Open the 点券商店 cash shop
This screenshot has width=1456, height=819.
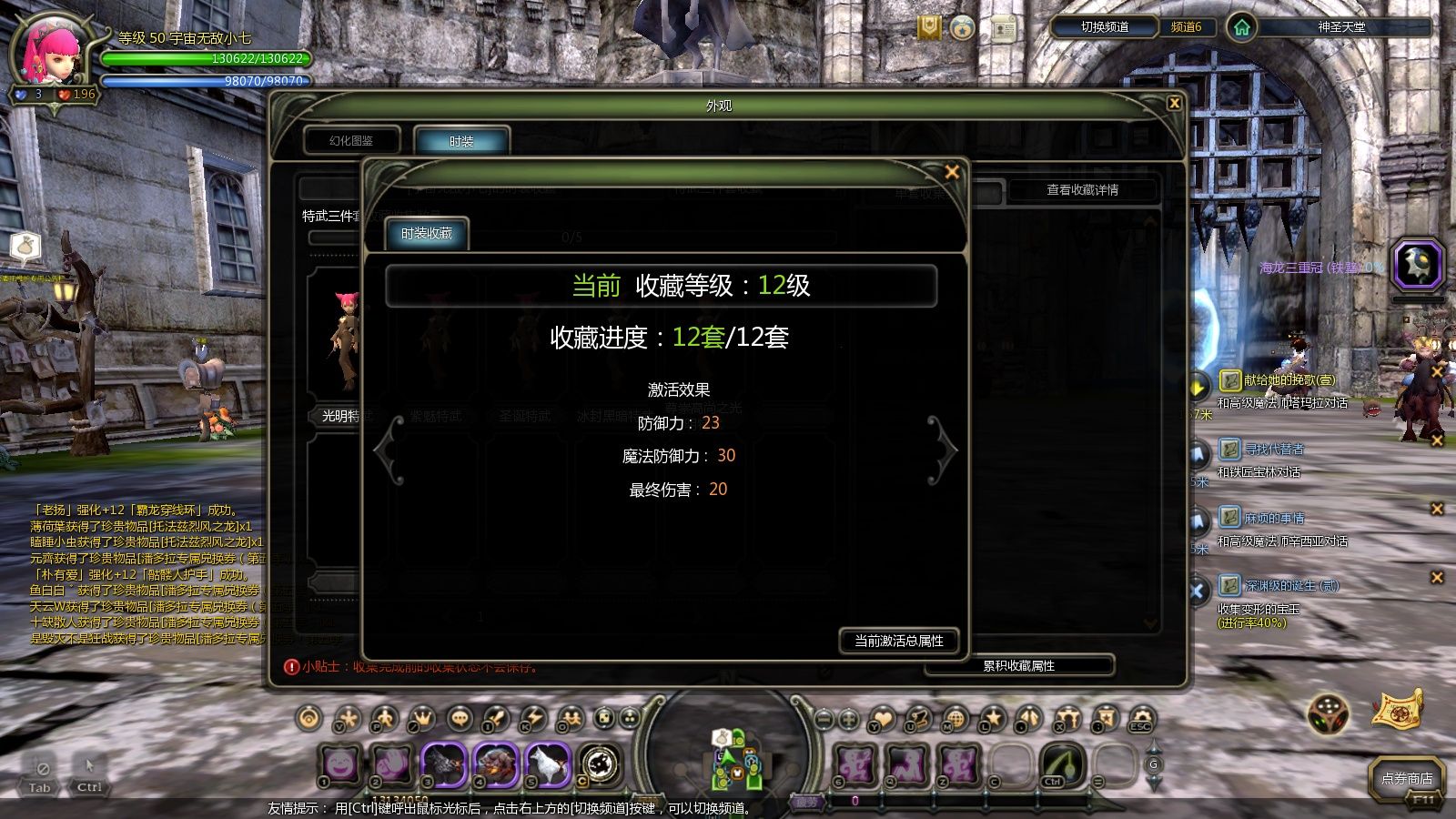click(1406, 779)
